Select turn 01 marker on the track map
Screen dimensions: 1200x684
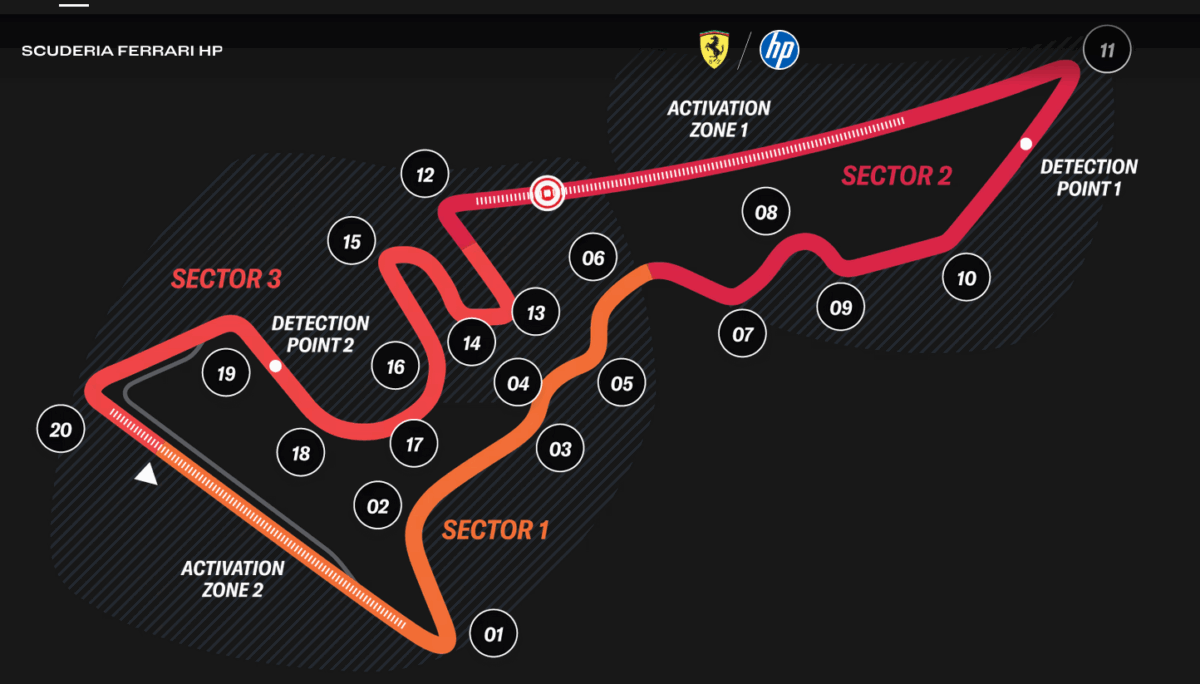coord(493,634)
